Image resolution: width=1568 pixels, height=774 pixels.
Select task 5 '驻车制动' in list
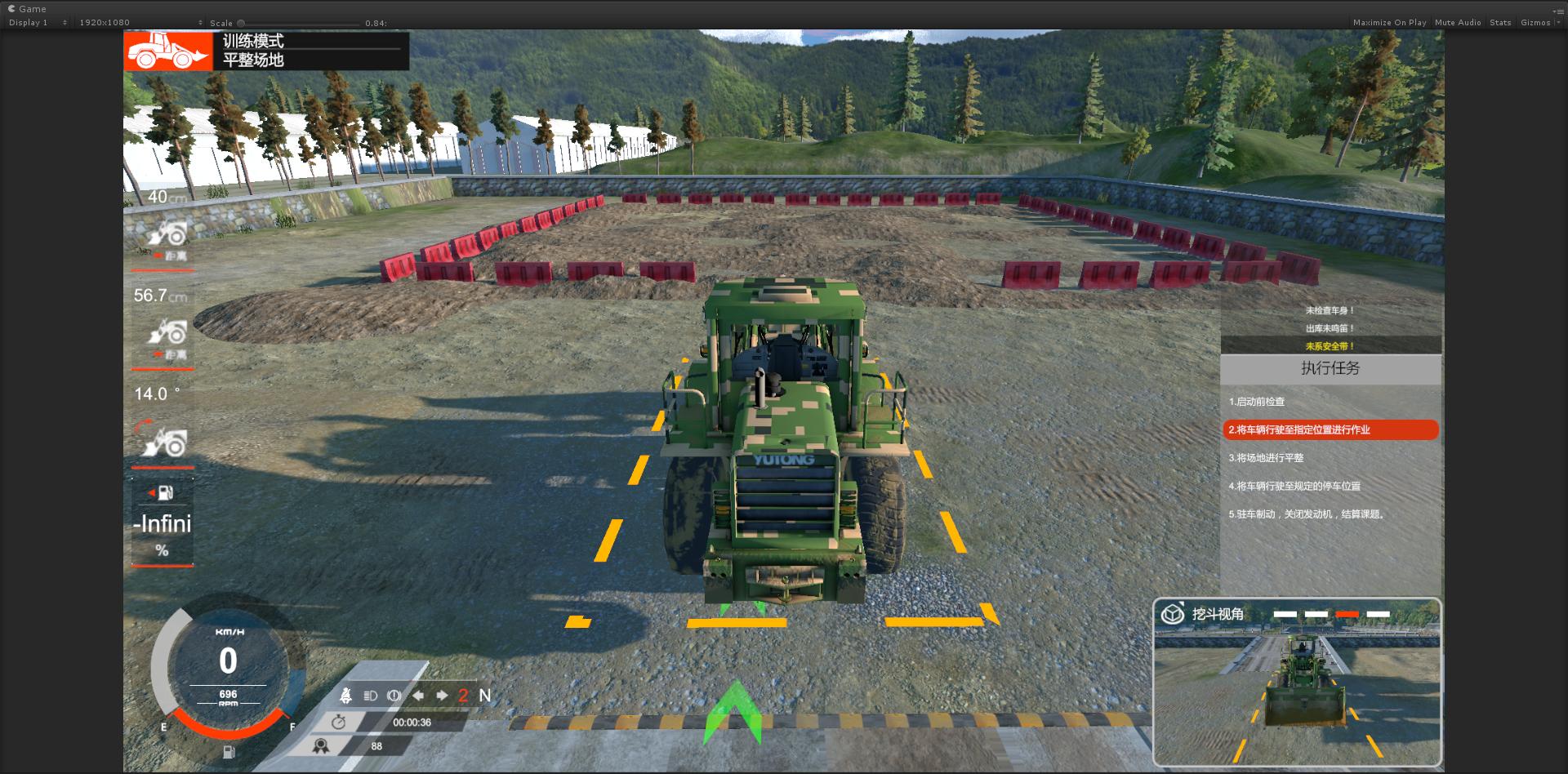click(x=1307, y=514)
